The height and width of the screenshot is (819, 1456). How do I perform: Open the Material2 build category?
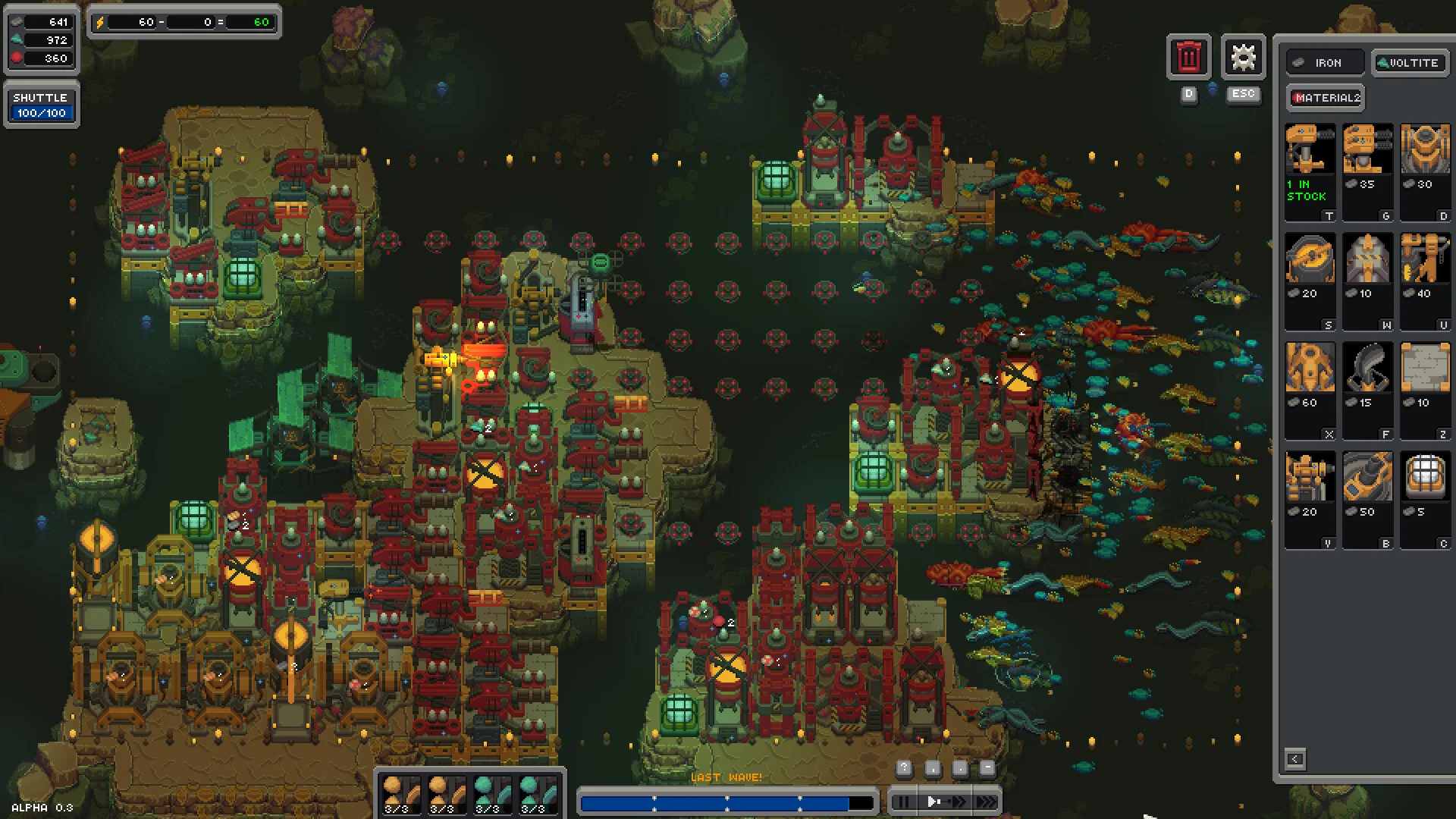(x=1326, y=98)
